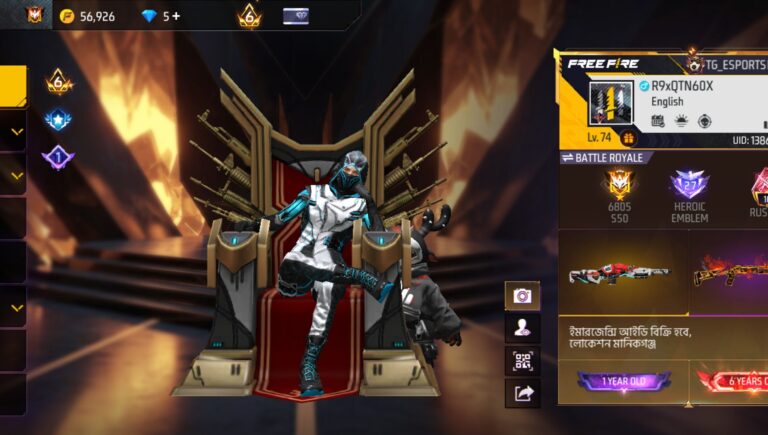This screenshot has height=435, width=768.
Task: Open the camera screenshot mode
Action: coord(522,295)
